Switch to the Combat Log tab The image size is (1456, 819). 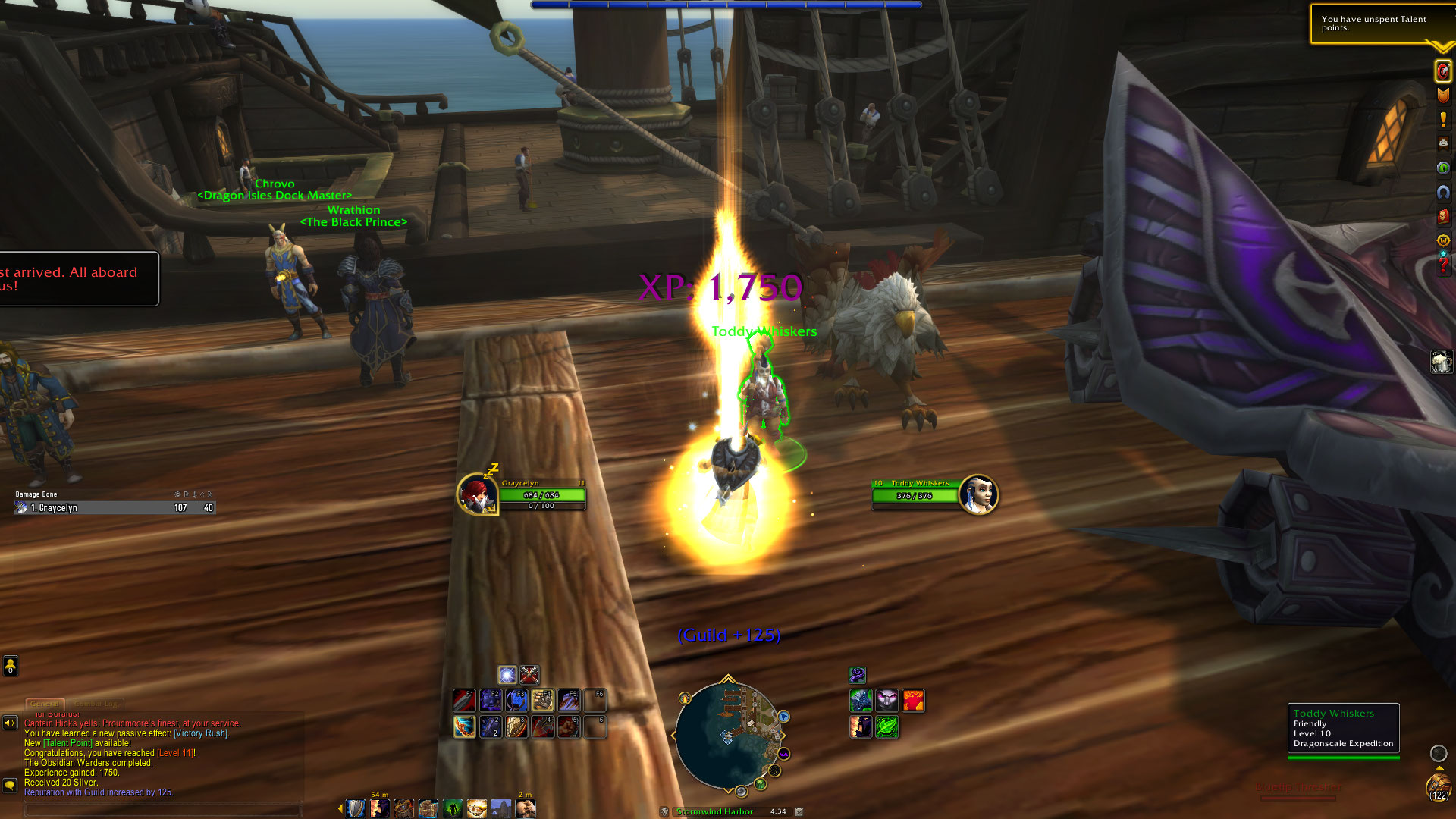tap(96, 704)
